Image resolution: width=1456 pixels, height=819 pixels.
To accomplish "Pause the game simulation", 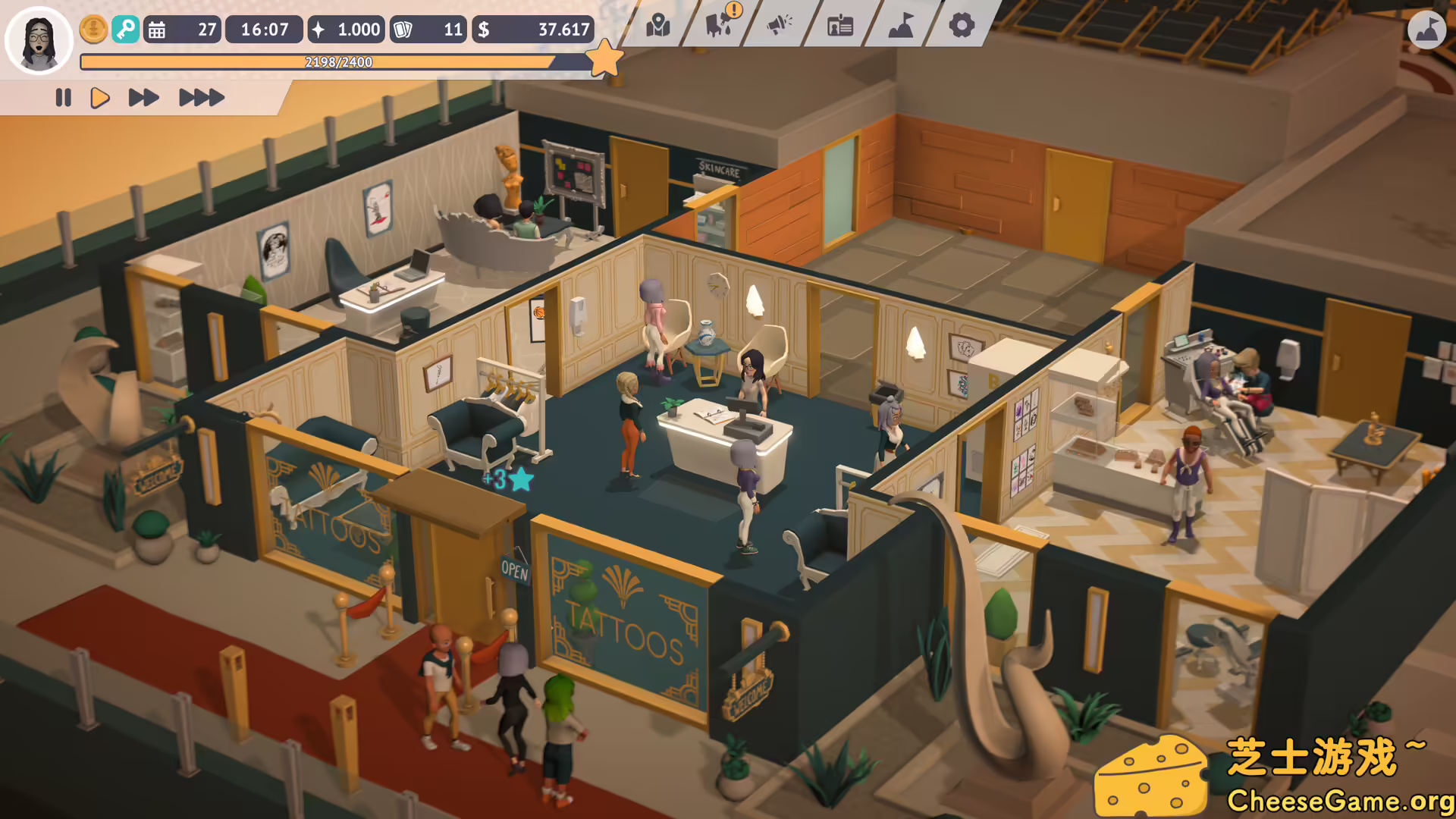I will 64,97.
